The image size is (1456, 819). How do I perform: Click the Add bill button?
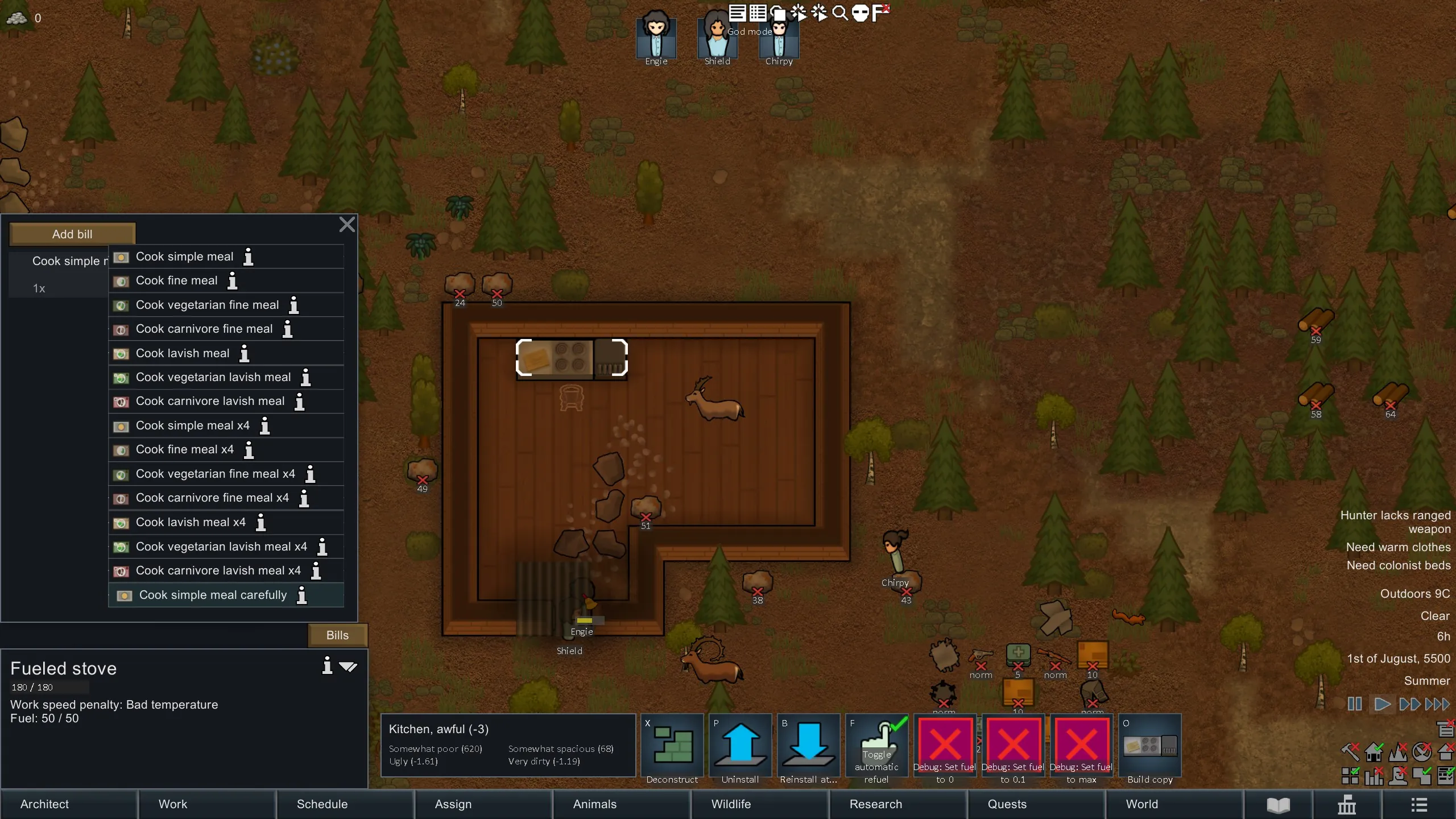(x=72, y=234)
